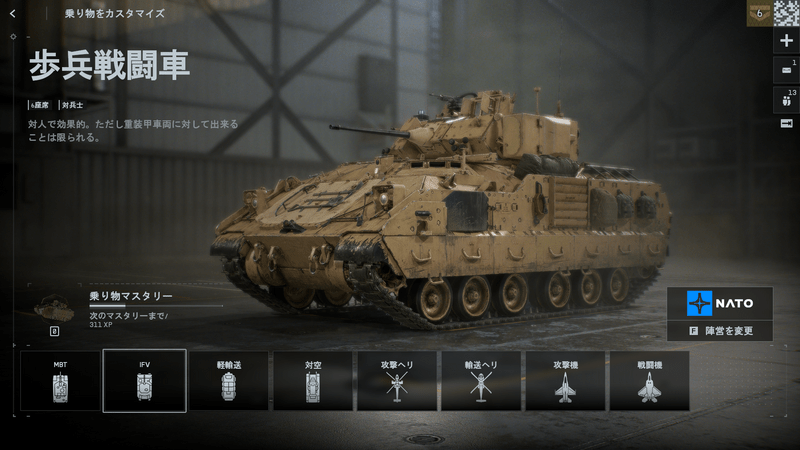Switch to the 軽輸送 vehicle tab
Viewport: 800px width, 450px height.
(228, 380)
